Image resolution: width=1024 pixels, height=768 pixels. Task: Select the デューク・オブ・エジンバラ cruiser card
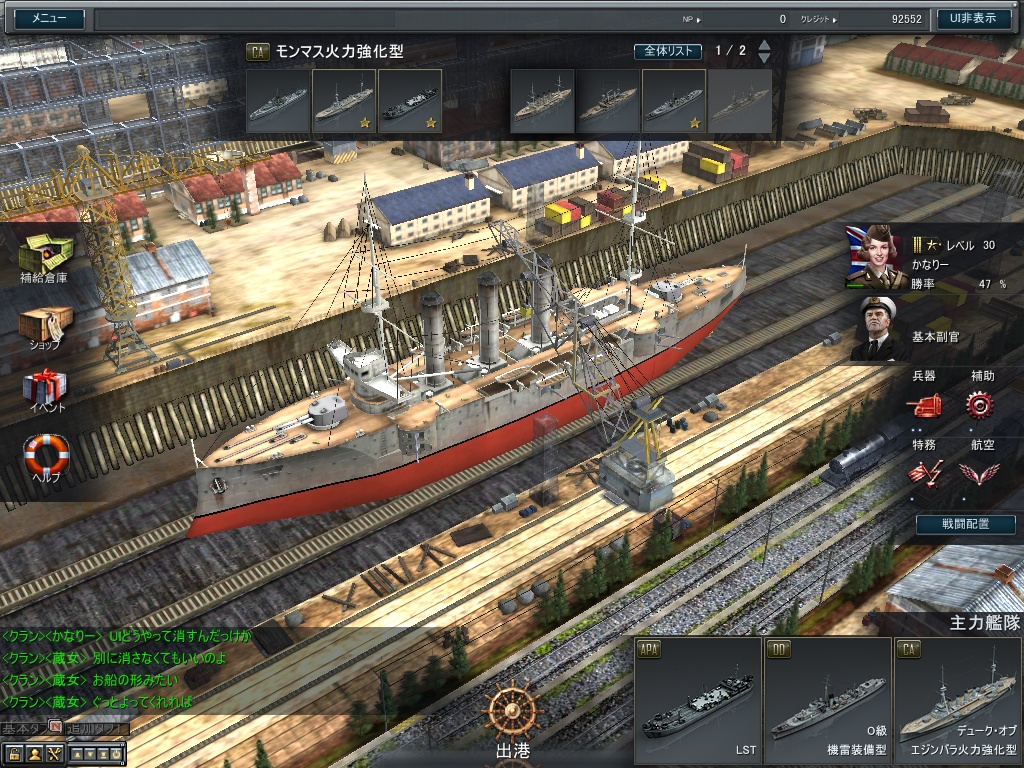pos(958,701)
